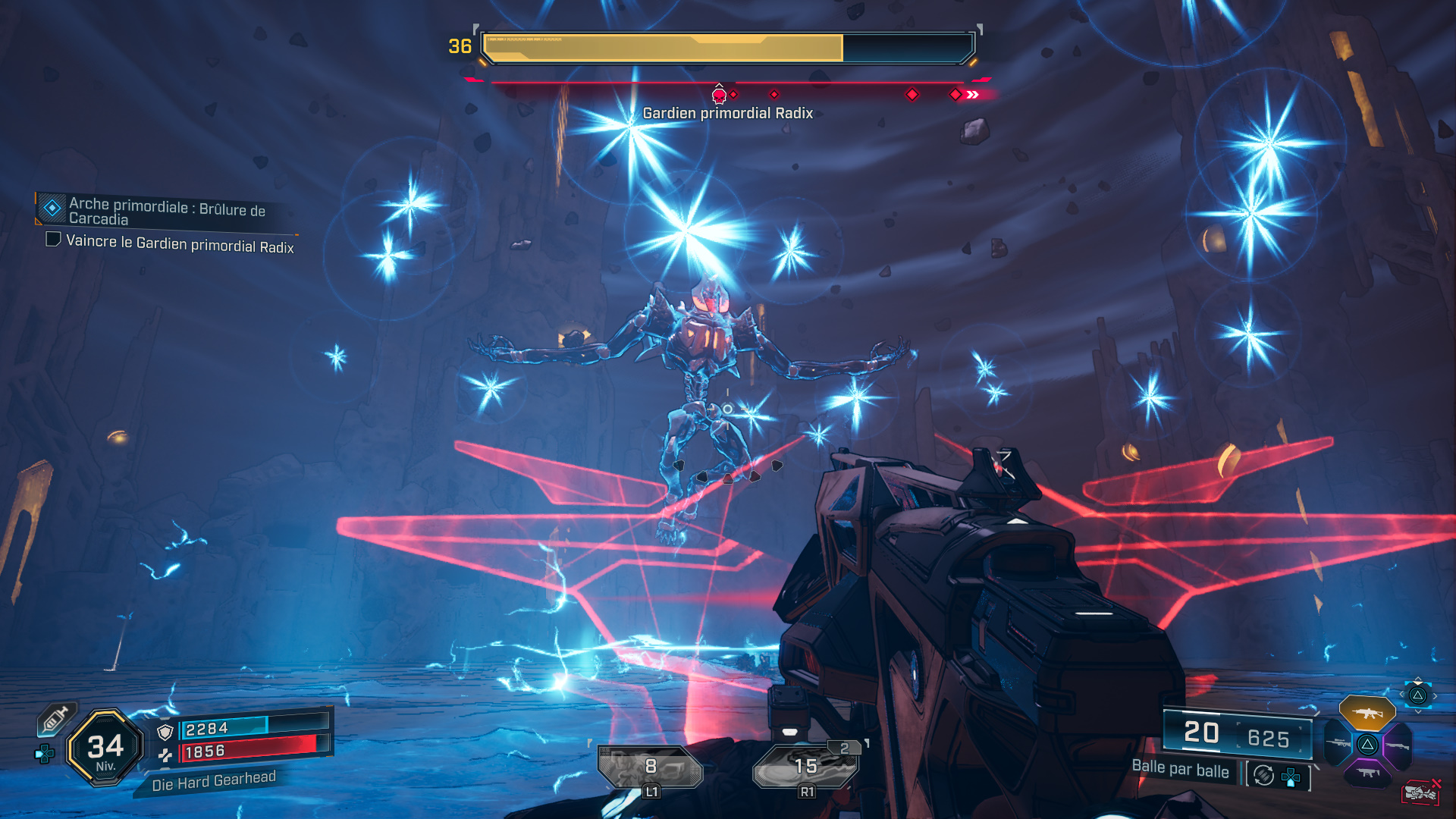Use the repair kit syringe icon
This screenshot has width=1456, height=819.
[x=55, y=719]
